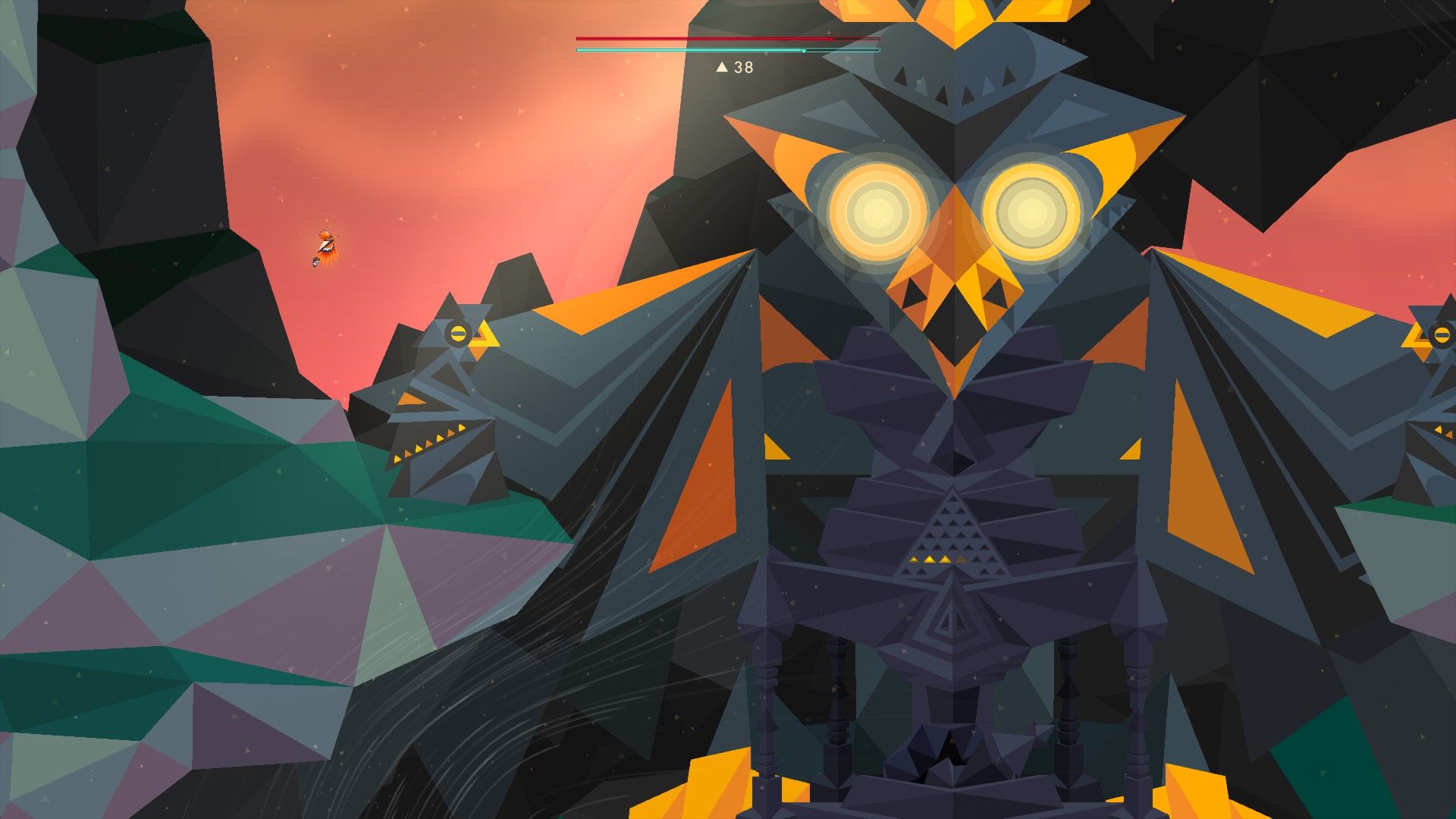Click the cyan marker arrow on energy bar

[x=804, y=51]
